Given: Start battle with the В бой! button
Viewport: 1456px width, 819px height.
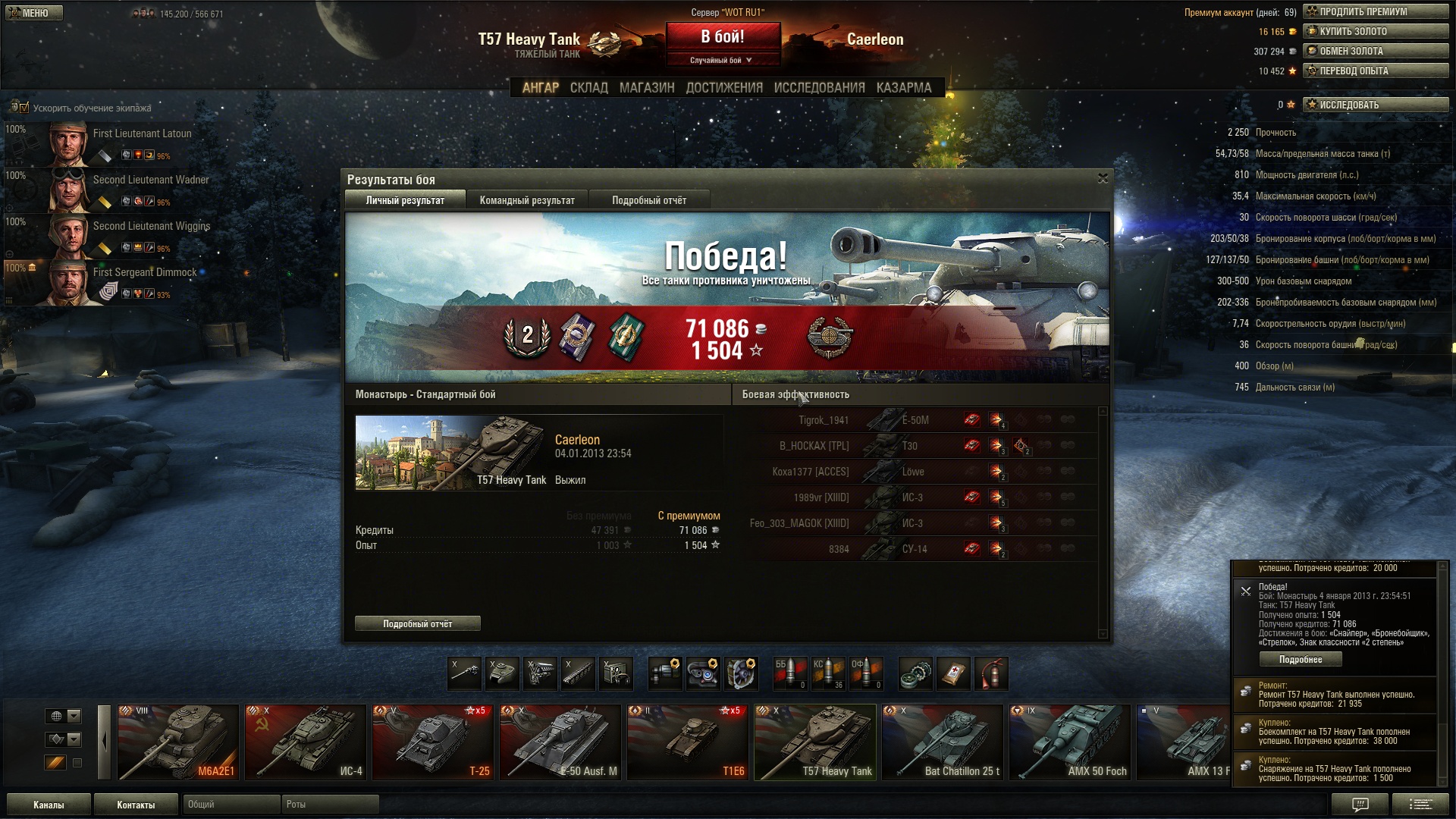Looking at the screenshot, I should [723, 37].
